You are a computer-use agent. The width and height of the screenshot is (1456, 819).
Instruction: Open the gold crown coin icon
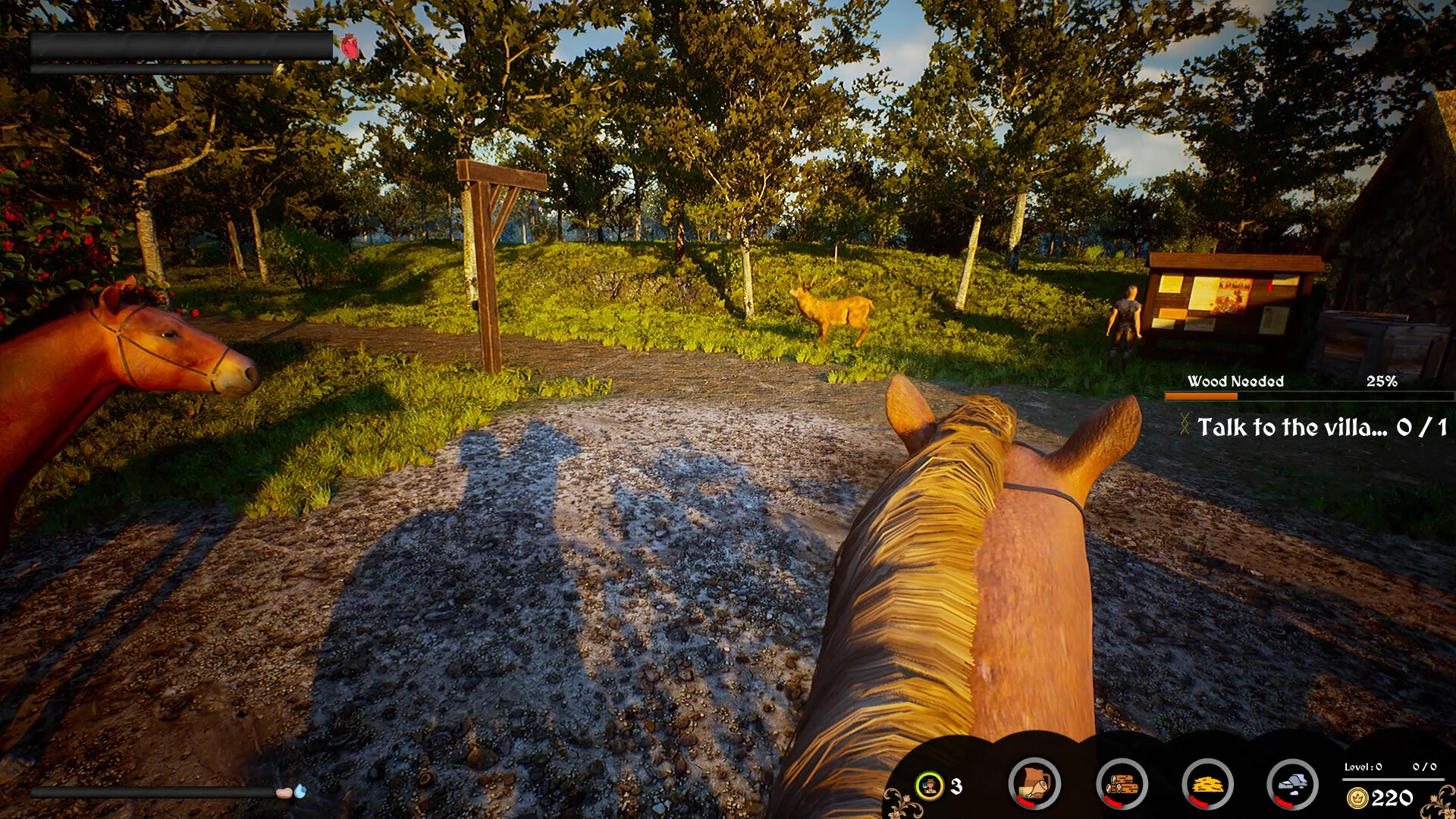1357,798
